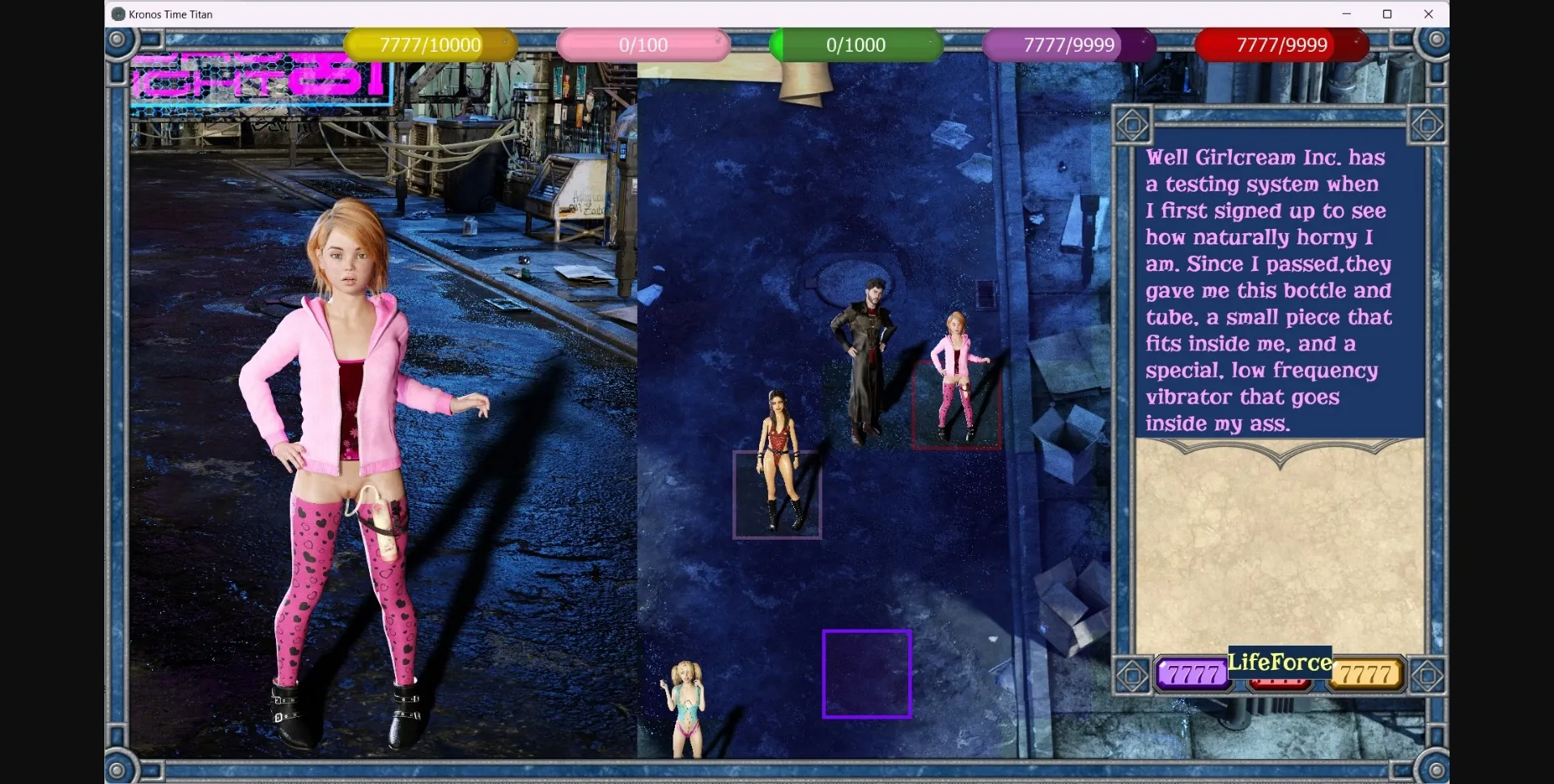The height and width of the screenshot is (784, 1554).
Task: Click the diamond ornament at dialogue panel's top-right
Action: point(1427,125)
